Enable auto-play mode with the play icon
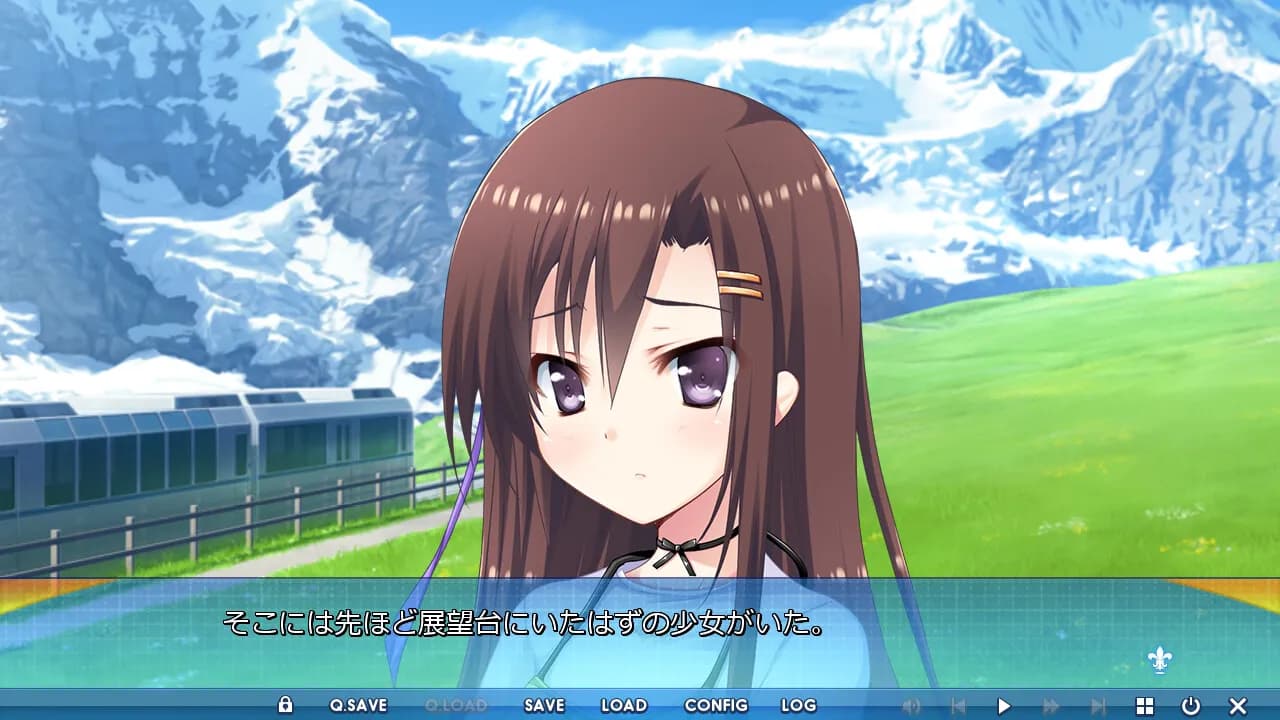 1005,705
